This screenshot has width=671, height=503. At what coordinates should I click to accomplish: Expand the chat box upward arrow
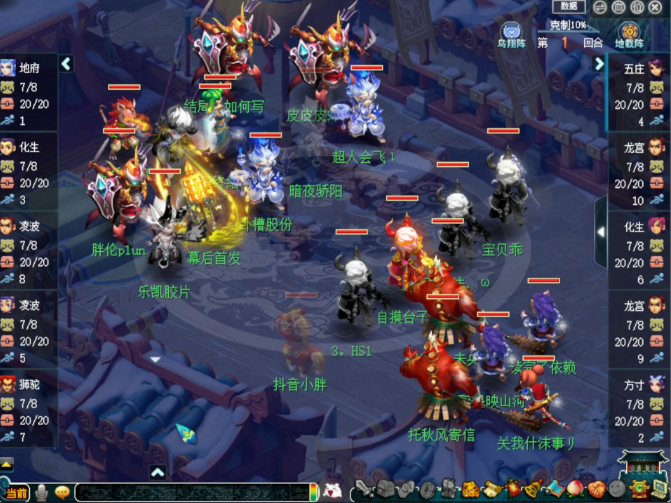click(157, 472)
